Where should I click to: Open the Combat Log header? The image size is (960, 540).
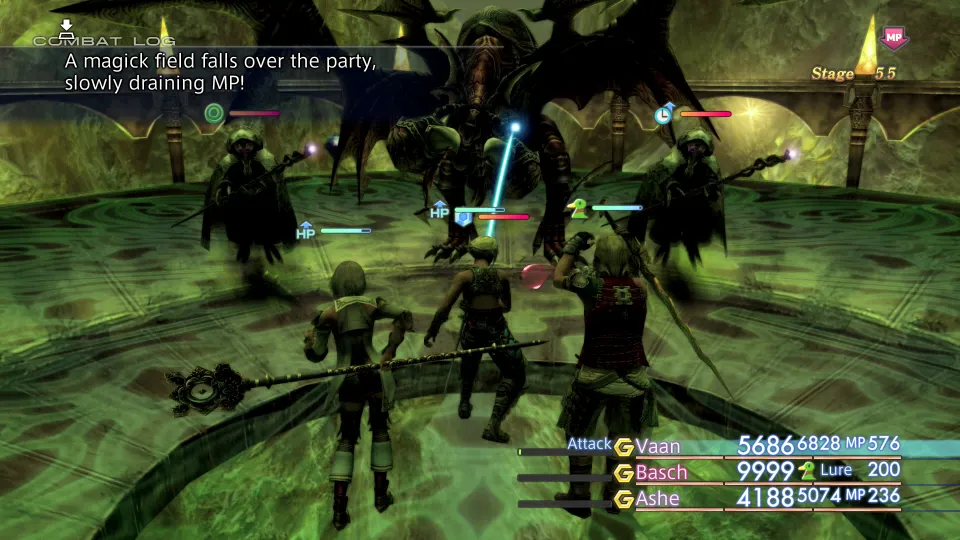click(x=104, y=40)
